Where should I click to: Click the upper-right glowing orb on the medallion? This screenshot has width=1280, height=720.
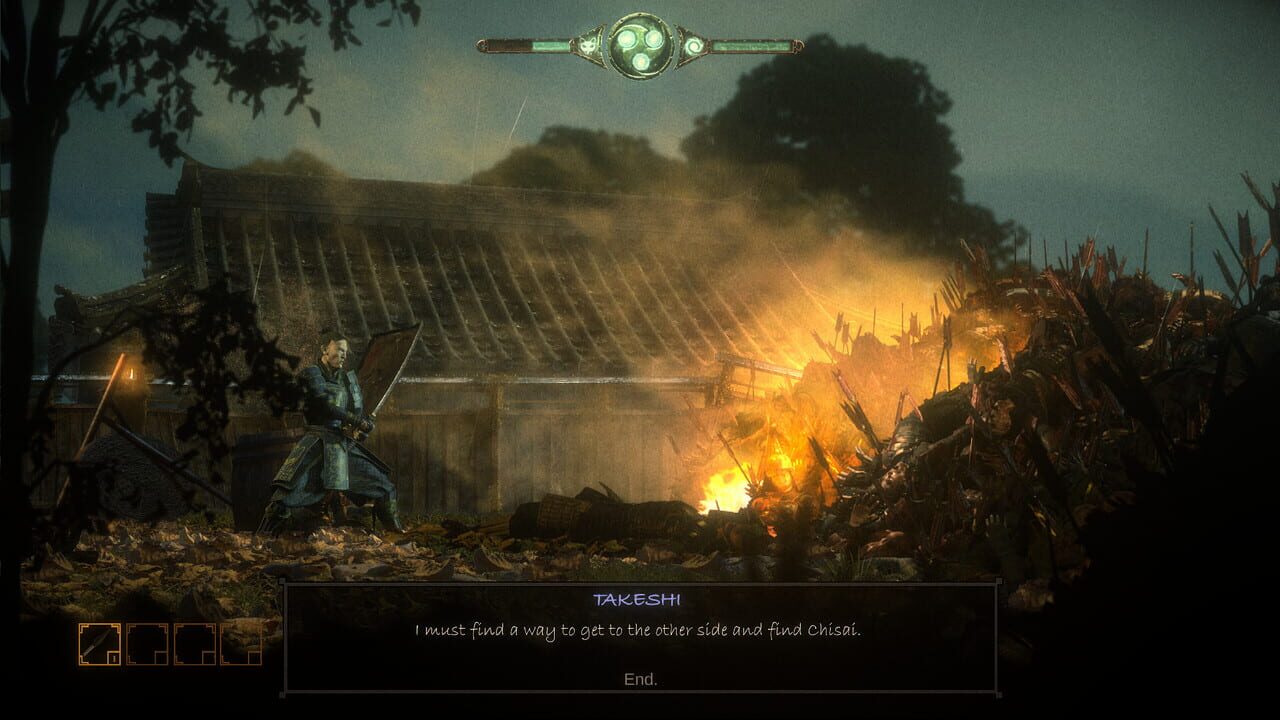[x=655, y=37]
